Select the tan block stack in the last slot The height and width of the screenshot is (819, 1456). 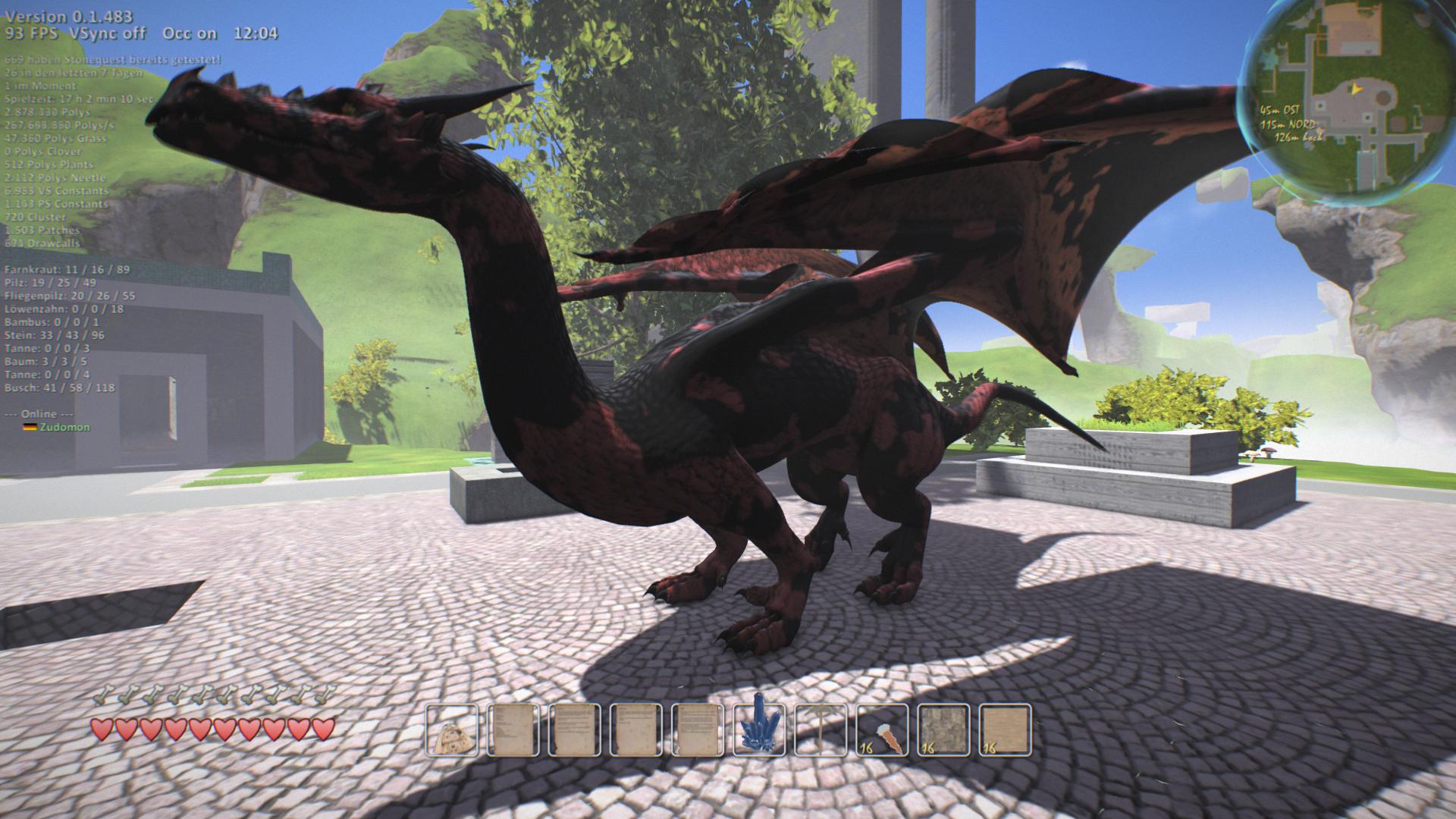click(1005, 731)
